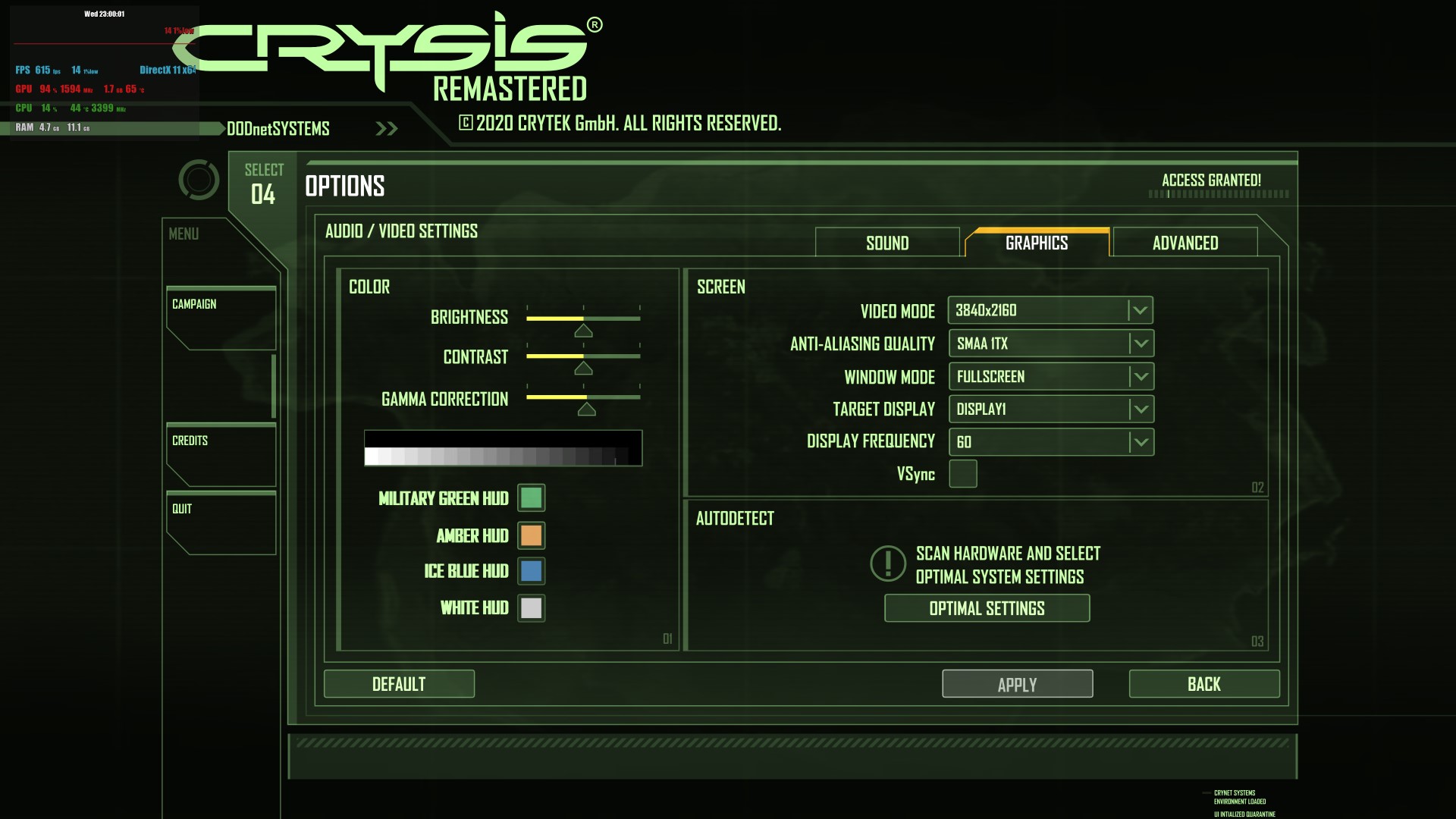Open the Target Display dropdown
1456x819 pixels.
tap(1051, 409)
